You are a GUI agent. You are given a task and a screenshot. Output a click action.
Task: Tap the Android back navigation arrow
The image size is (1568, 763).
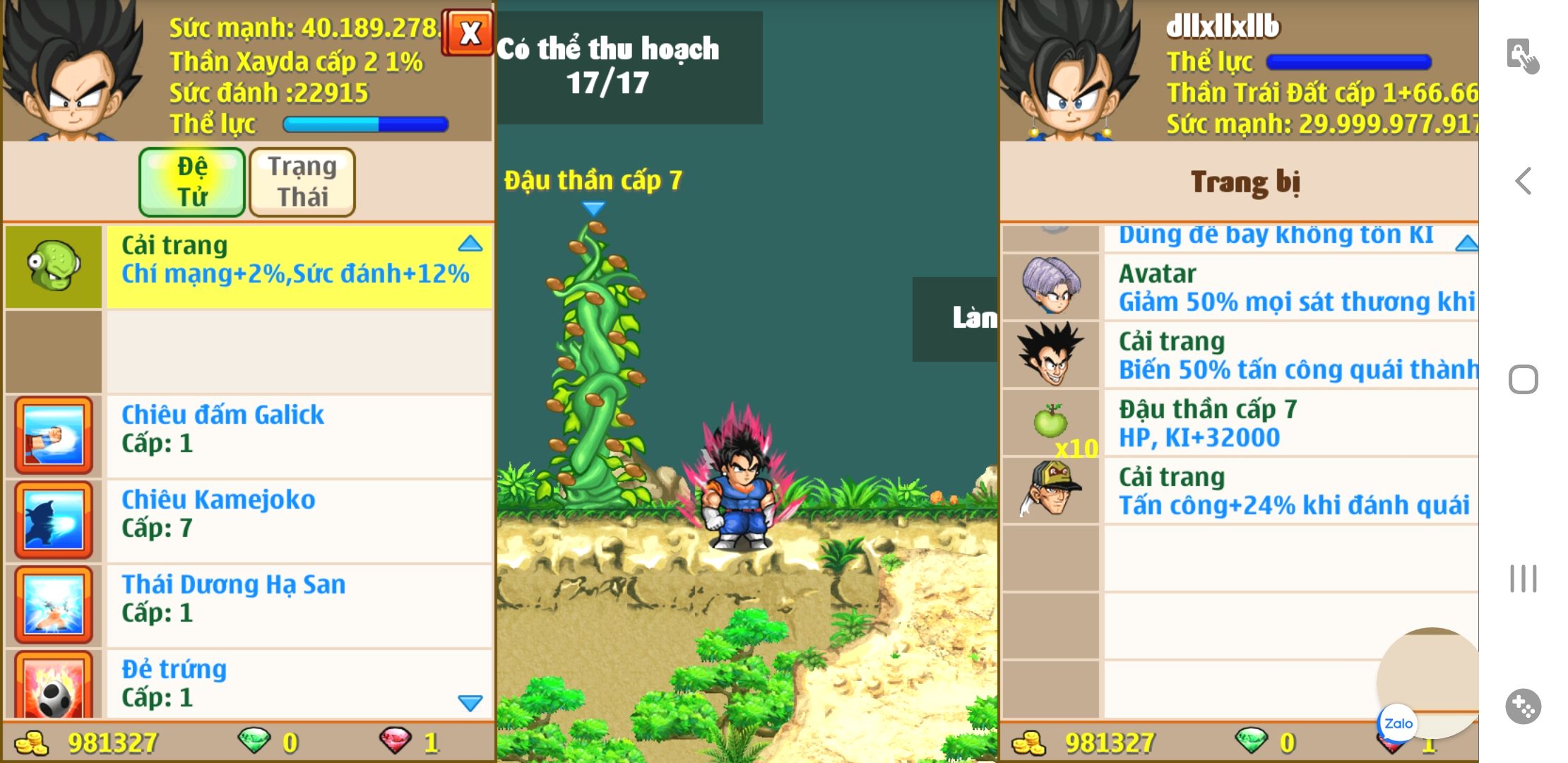point(1524,182)
